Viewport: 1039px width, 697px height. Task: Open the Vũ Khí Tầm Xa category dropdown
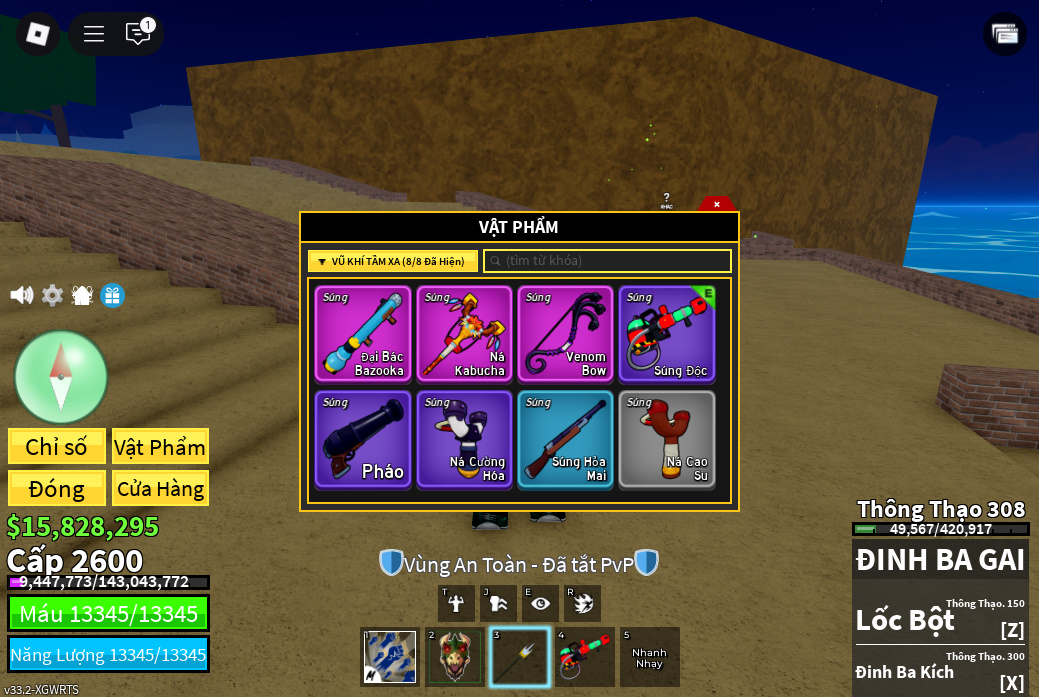coord(392,261)
